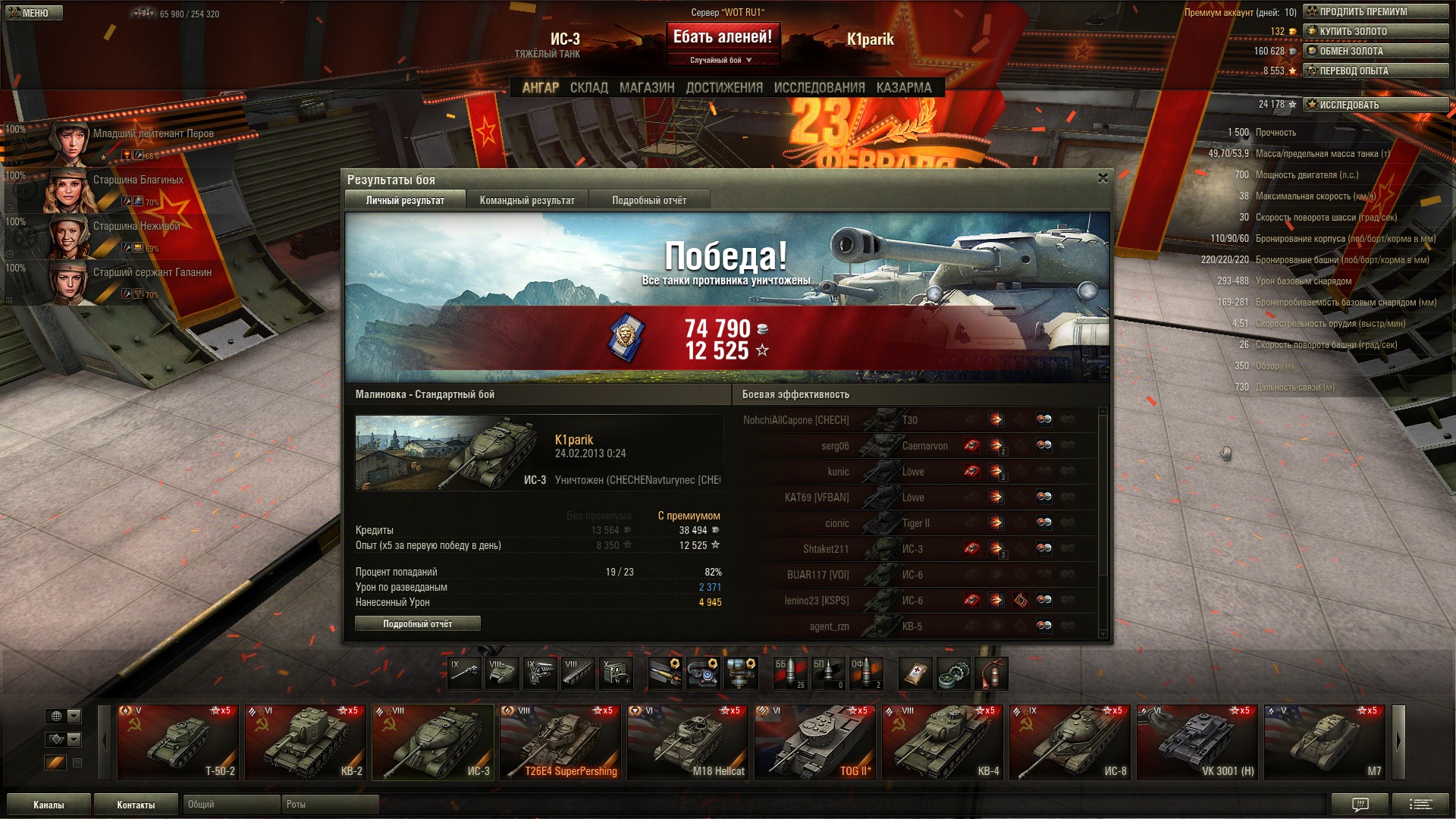Open the Контакты list
Screen dimensions: 1456x819
point(136,805)
